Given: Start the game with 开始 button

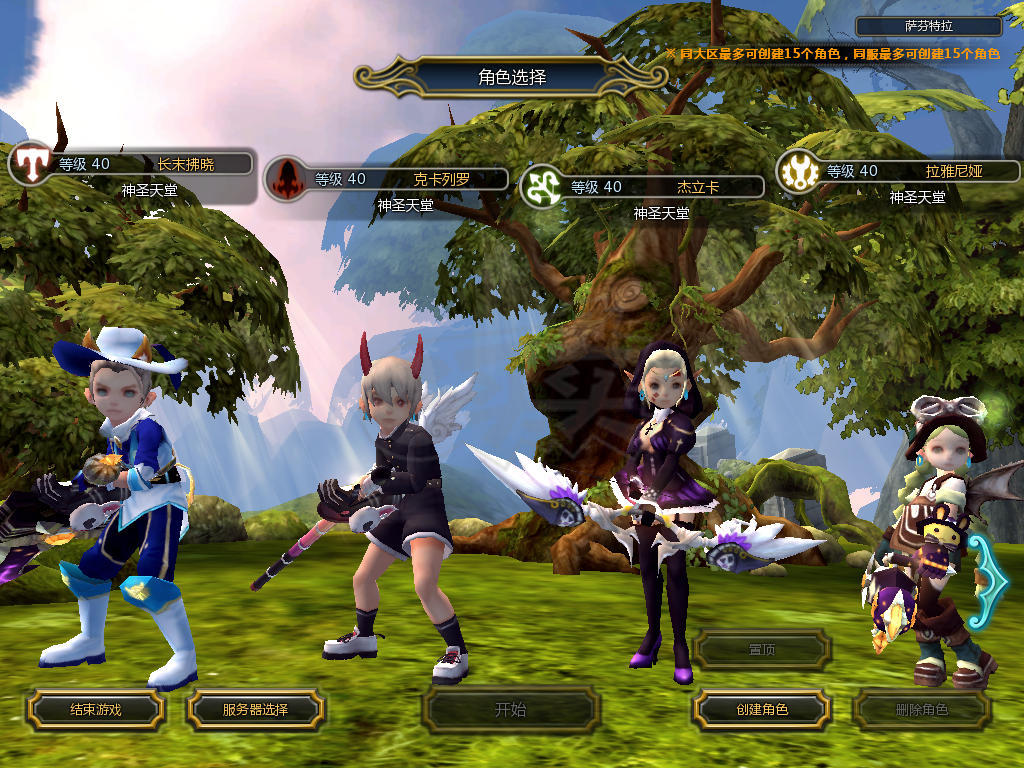Looking at the screenshot, I should (510, 710).
